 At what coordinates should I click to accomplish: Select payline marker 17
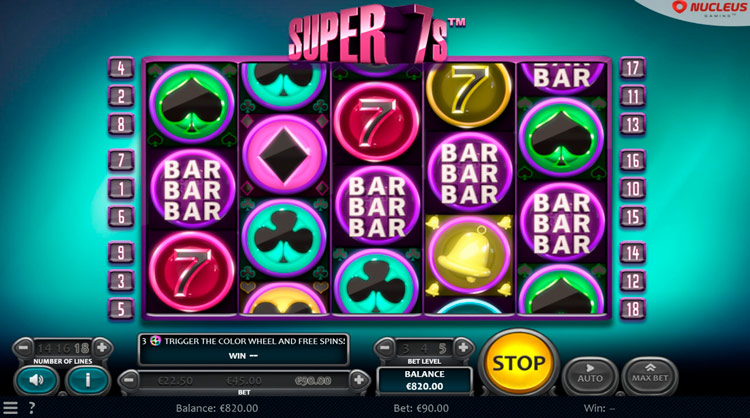(633, 69)
